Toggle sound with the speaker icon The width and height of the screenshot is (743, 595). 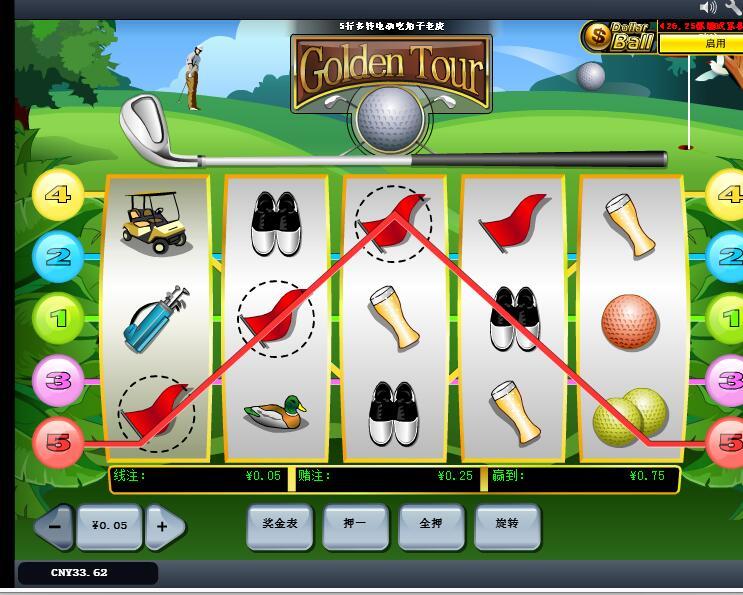coord(709,8)
